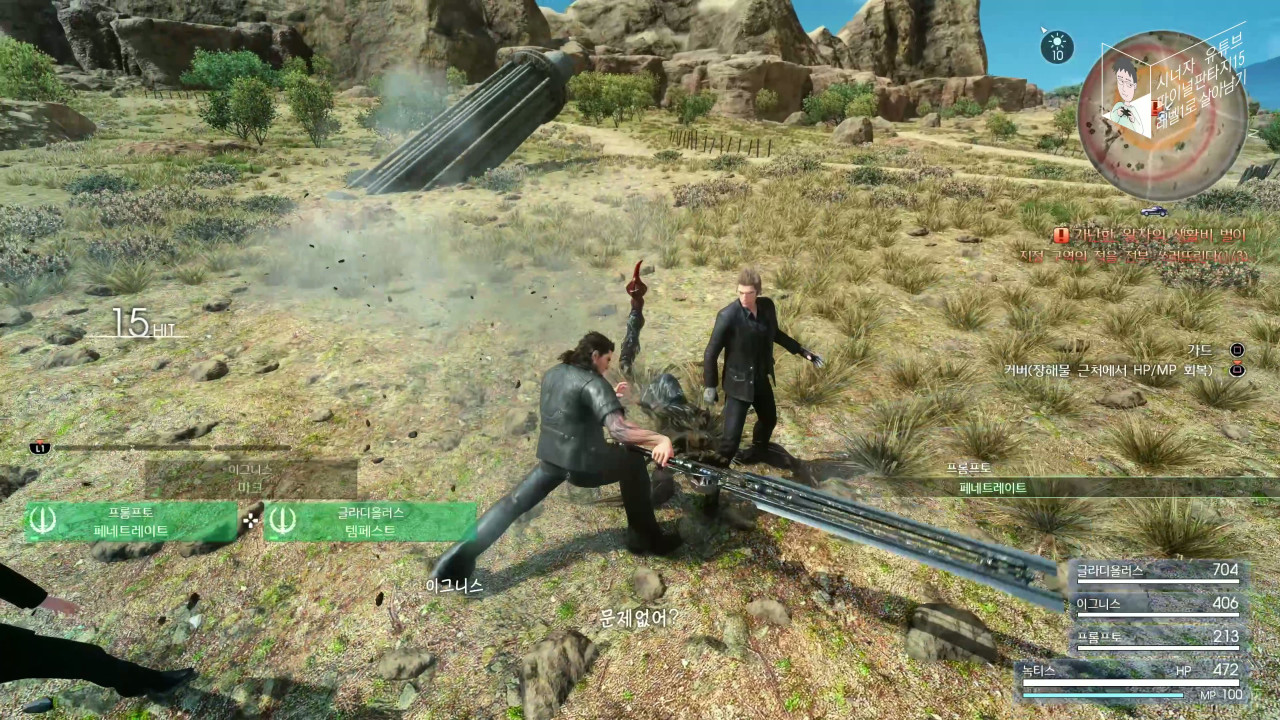Select 글라디올러스 in the party list
1280x720 pixels.
click(1156, 572)
